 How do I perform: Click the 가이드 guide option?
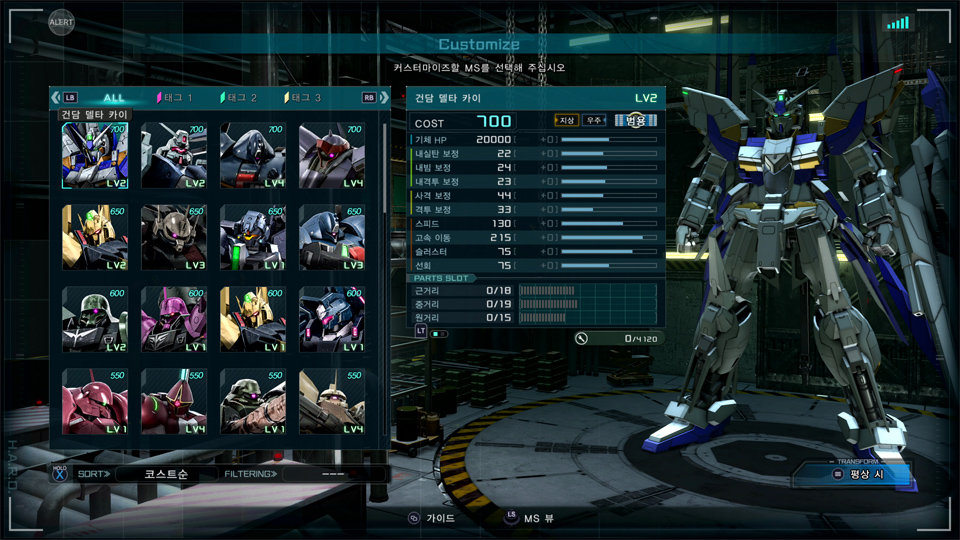431,519
